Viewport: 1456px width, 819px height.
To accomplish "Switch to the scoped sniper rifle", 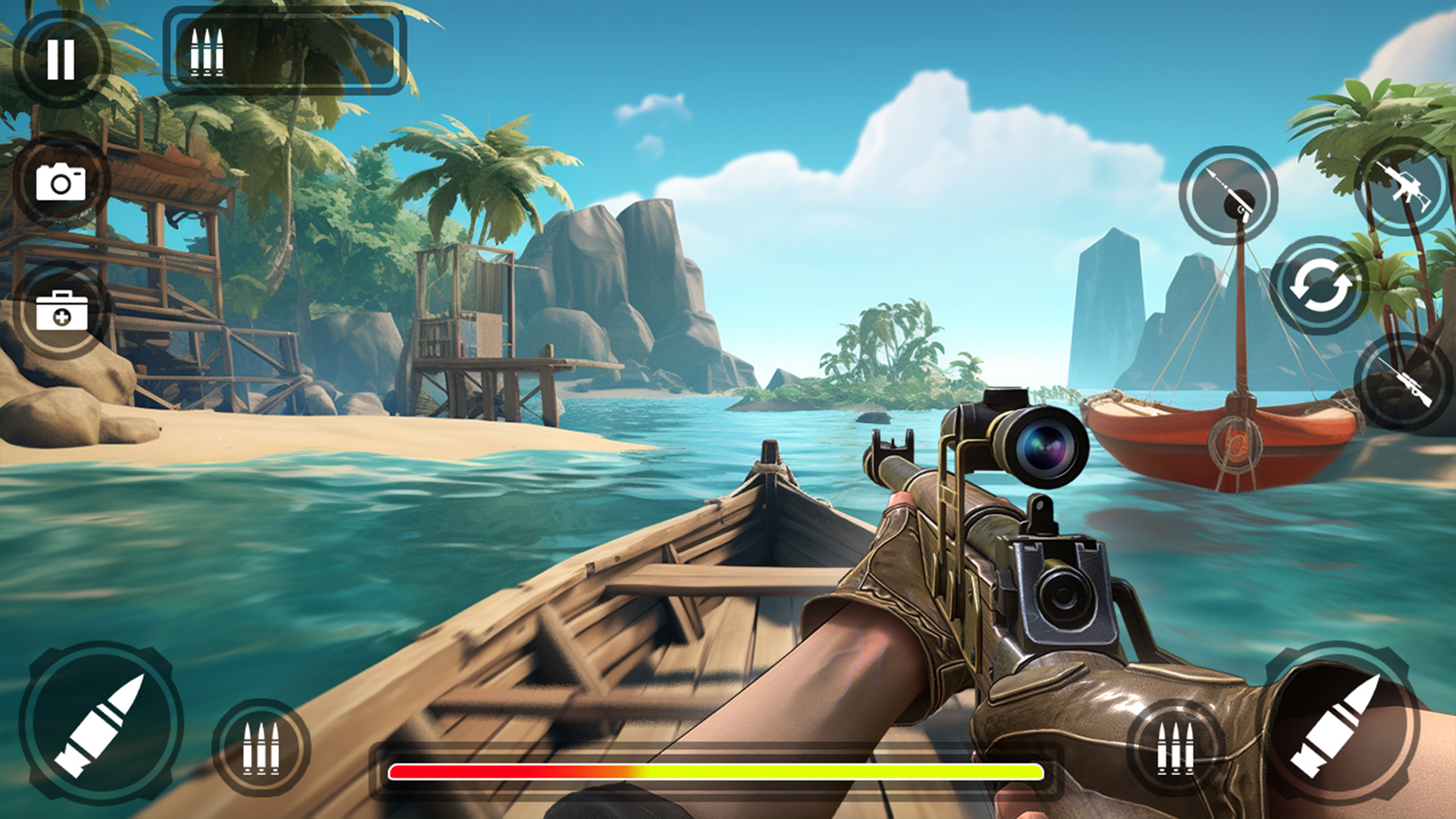I will (1403, 381).
